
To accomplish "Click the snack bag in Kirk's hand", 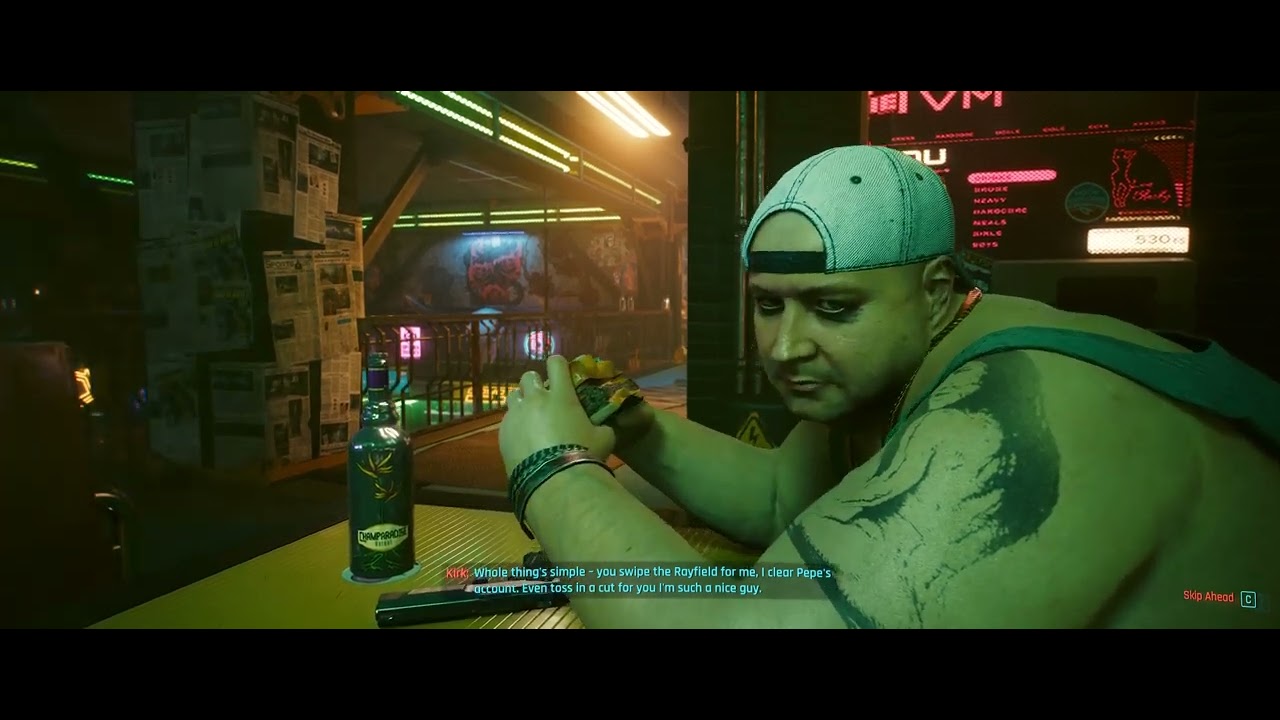I will [600, 385].
